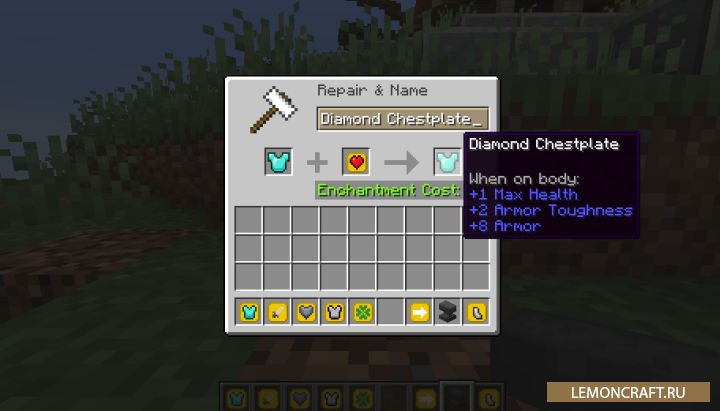This screenshot has width=720, height=411.
Task: Take the diamond chestplate from the output slot
Action: [x=446, y=160]
